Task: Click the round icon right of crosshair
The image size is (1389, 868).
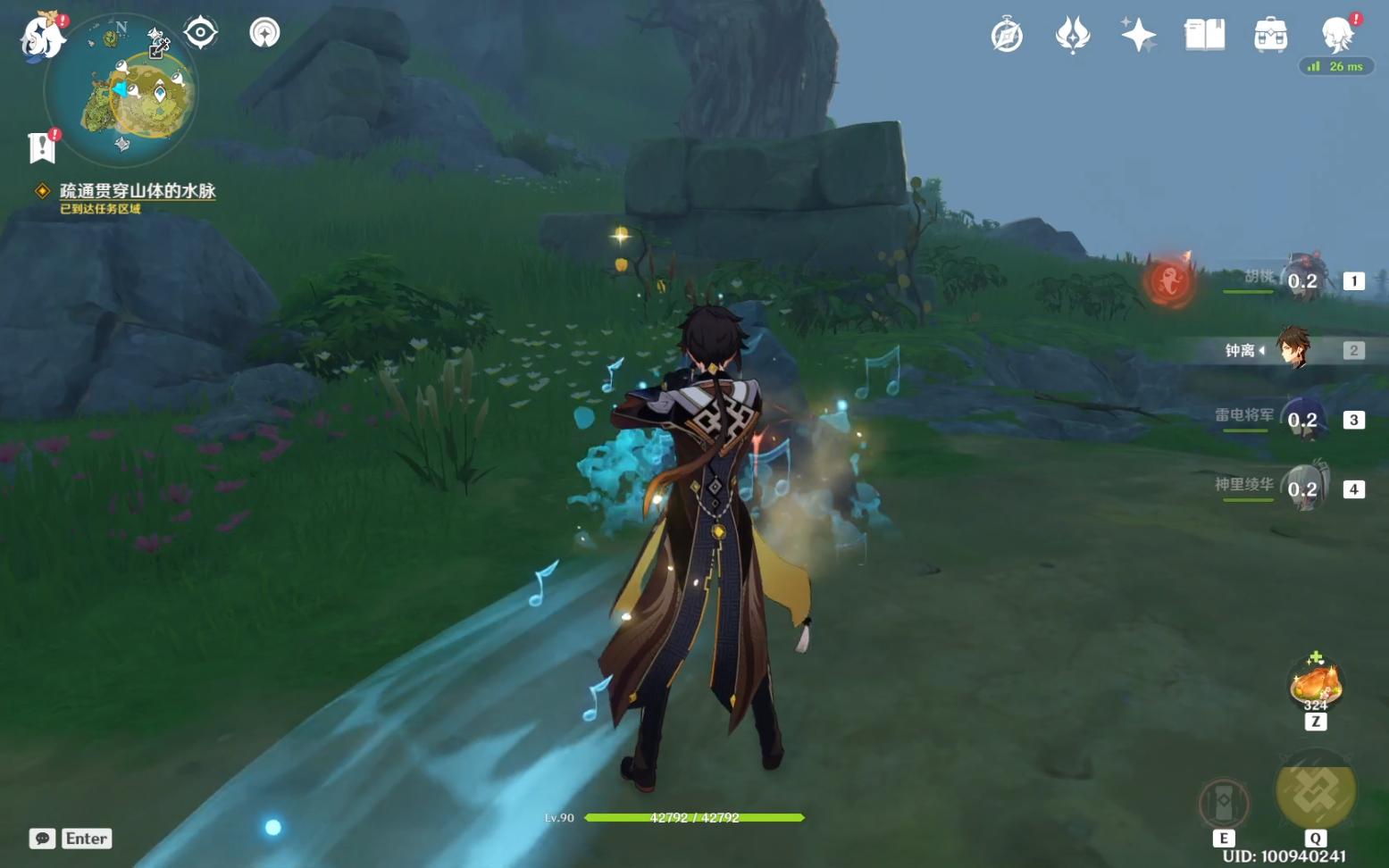Action: [x=264, y=33]
